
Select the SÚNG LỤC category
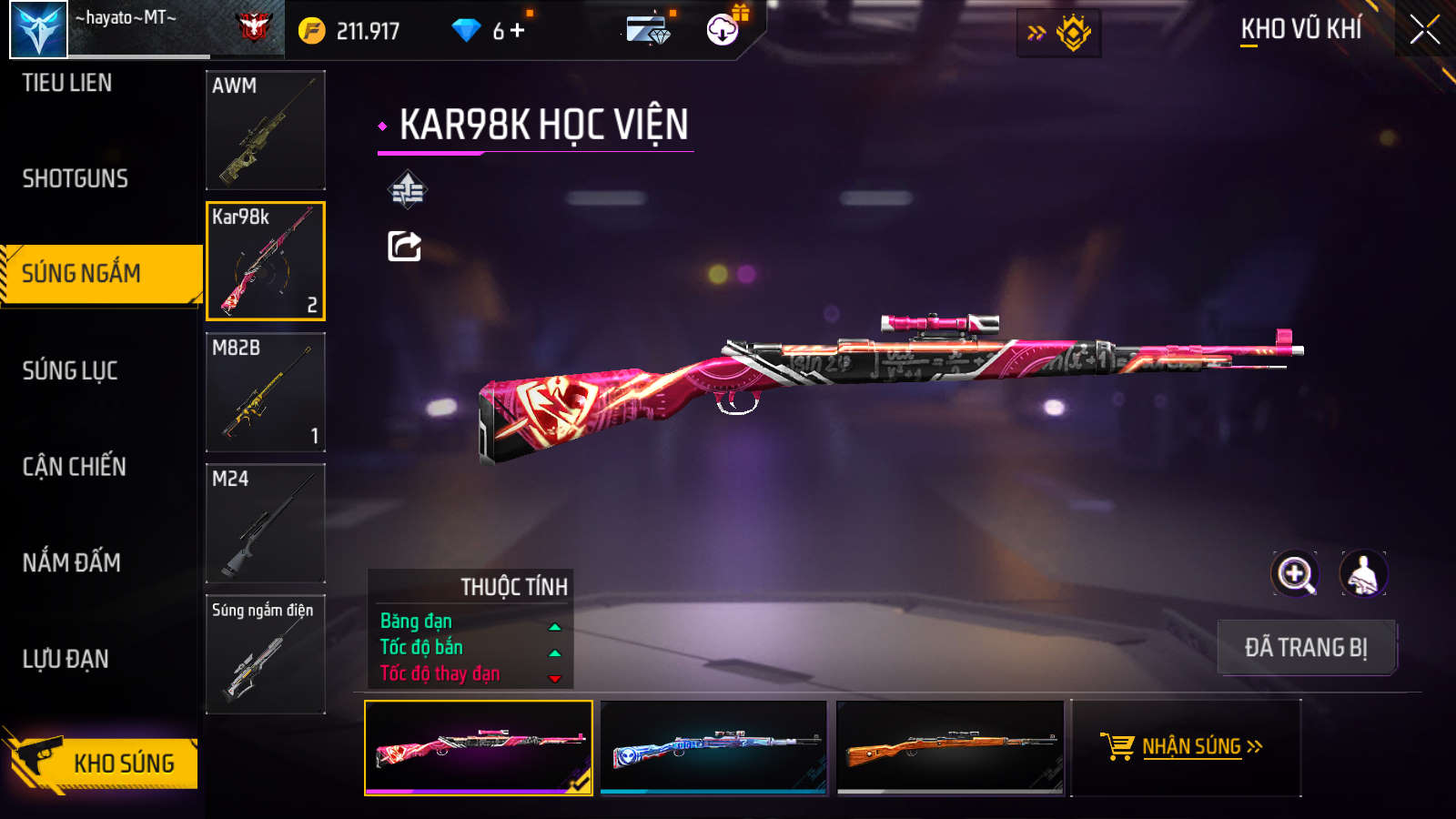pyautogui.click(x=70, y=370)
